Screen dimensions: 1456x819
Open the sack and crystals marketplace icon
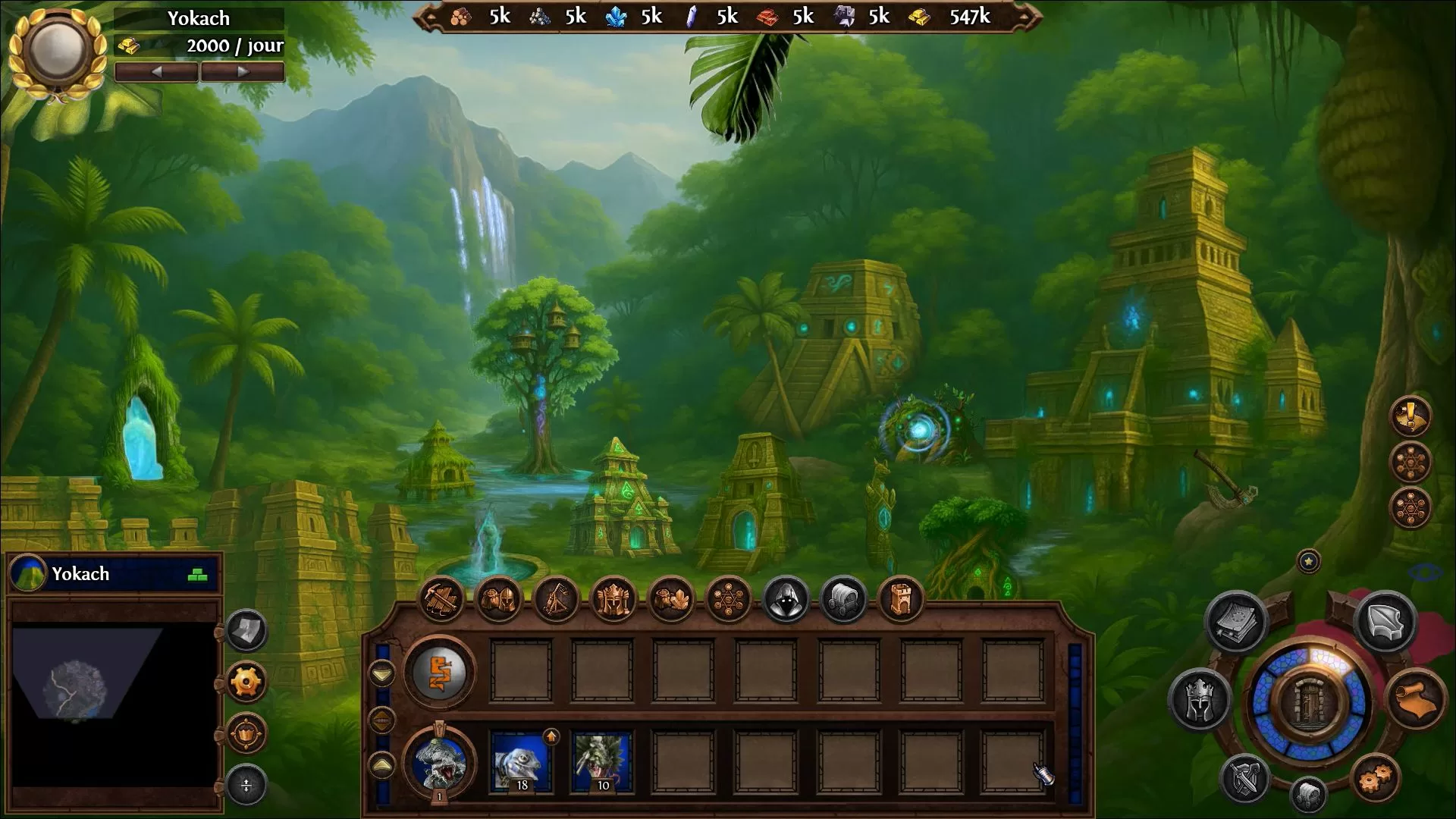point(670,599)
